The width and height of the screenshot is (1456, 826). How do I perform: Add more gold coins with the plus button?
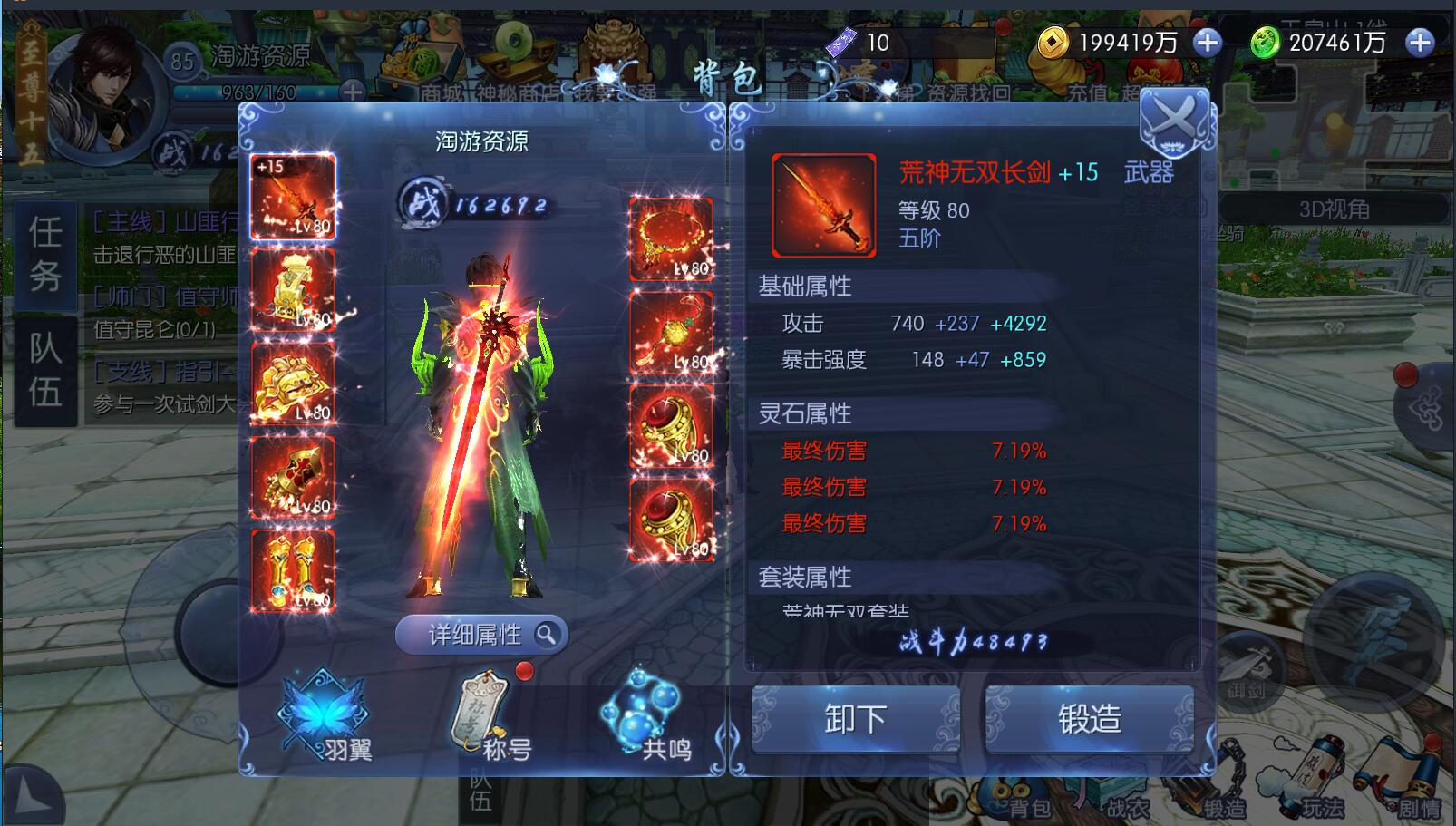(x=1207, y=43)
